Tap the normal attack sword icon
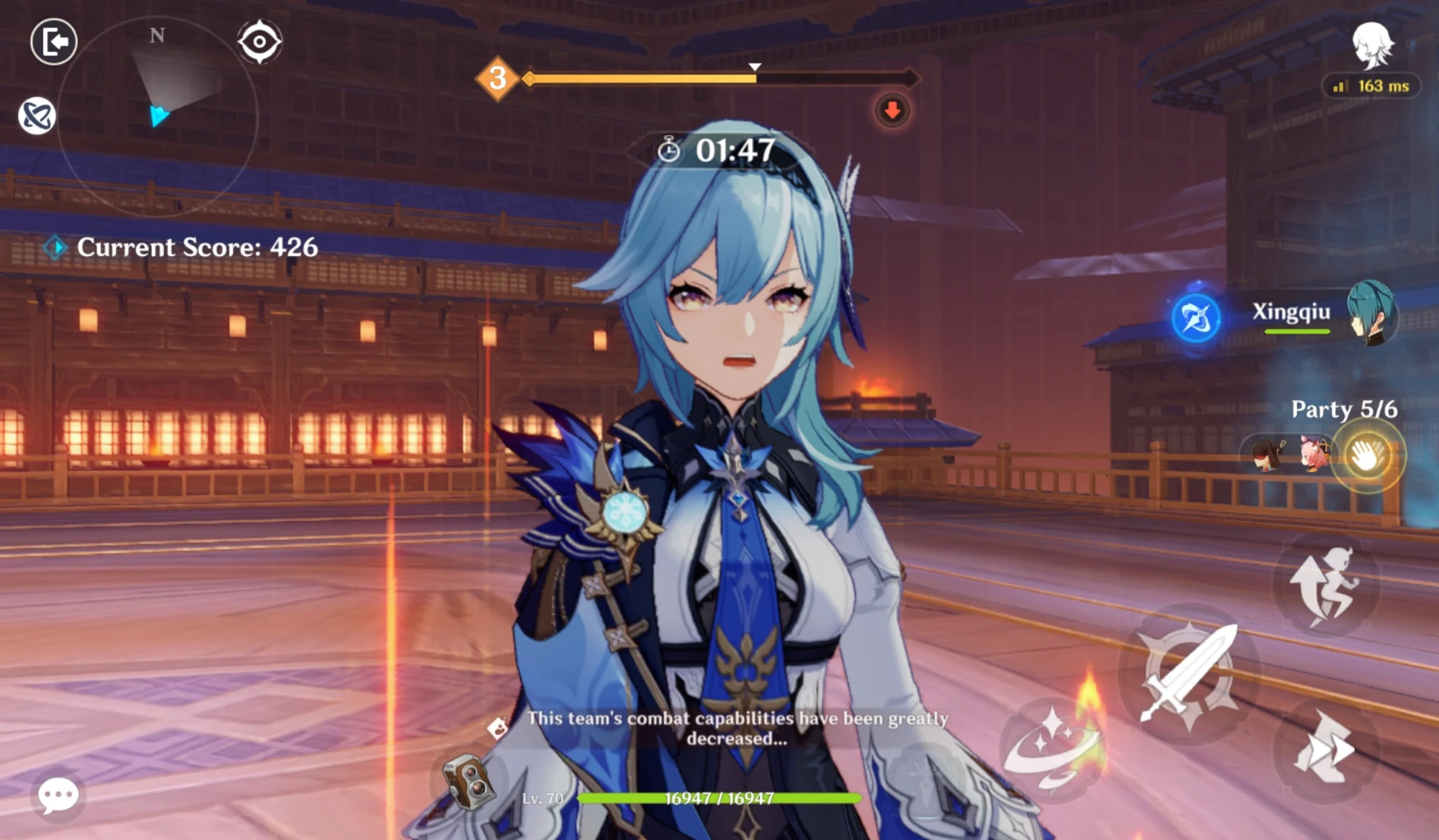Viewport: 1439px width, 840px height. coord(1187,676)
